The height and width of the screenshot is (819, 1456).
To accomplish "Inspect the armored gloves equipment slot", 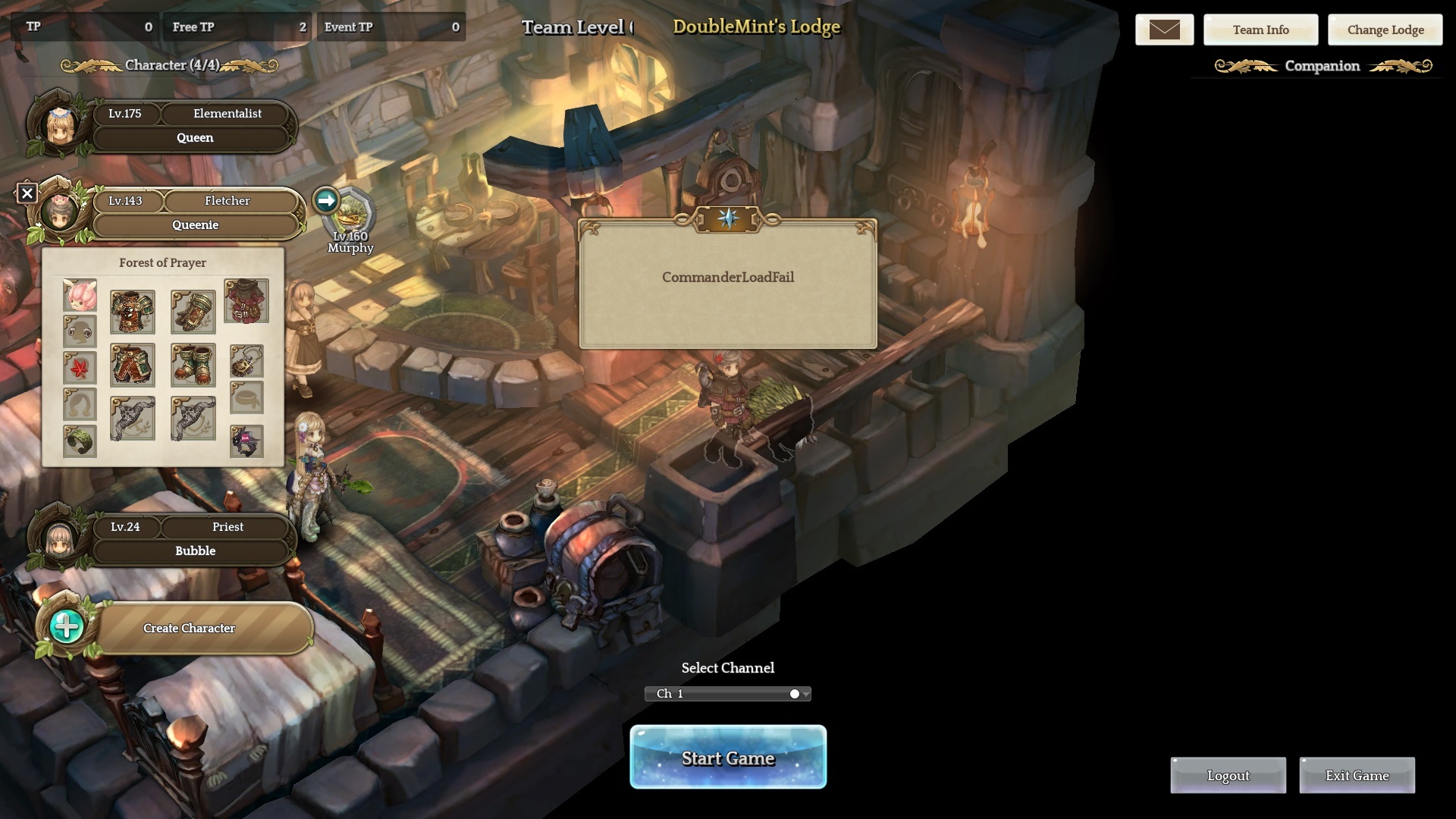I will tap(193, 312).
